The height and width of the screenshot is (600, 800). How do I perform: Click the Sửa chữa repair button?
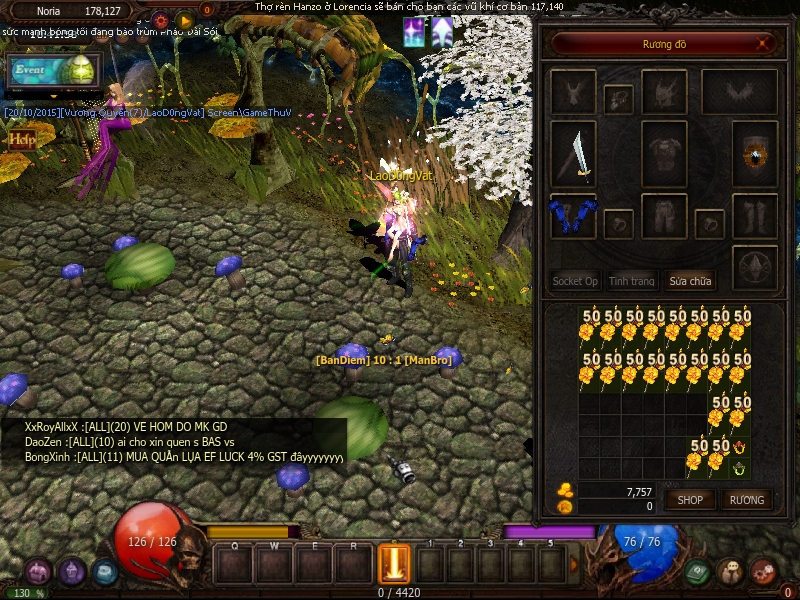(x=690, y=281)
